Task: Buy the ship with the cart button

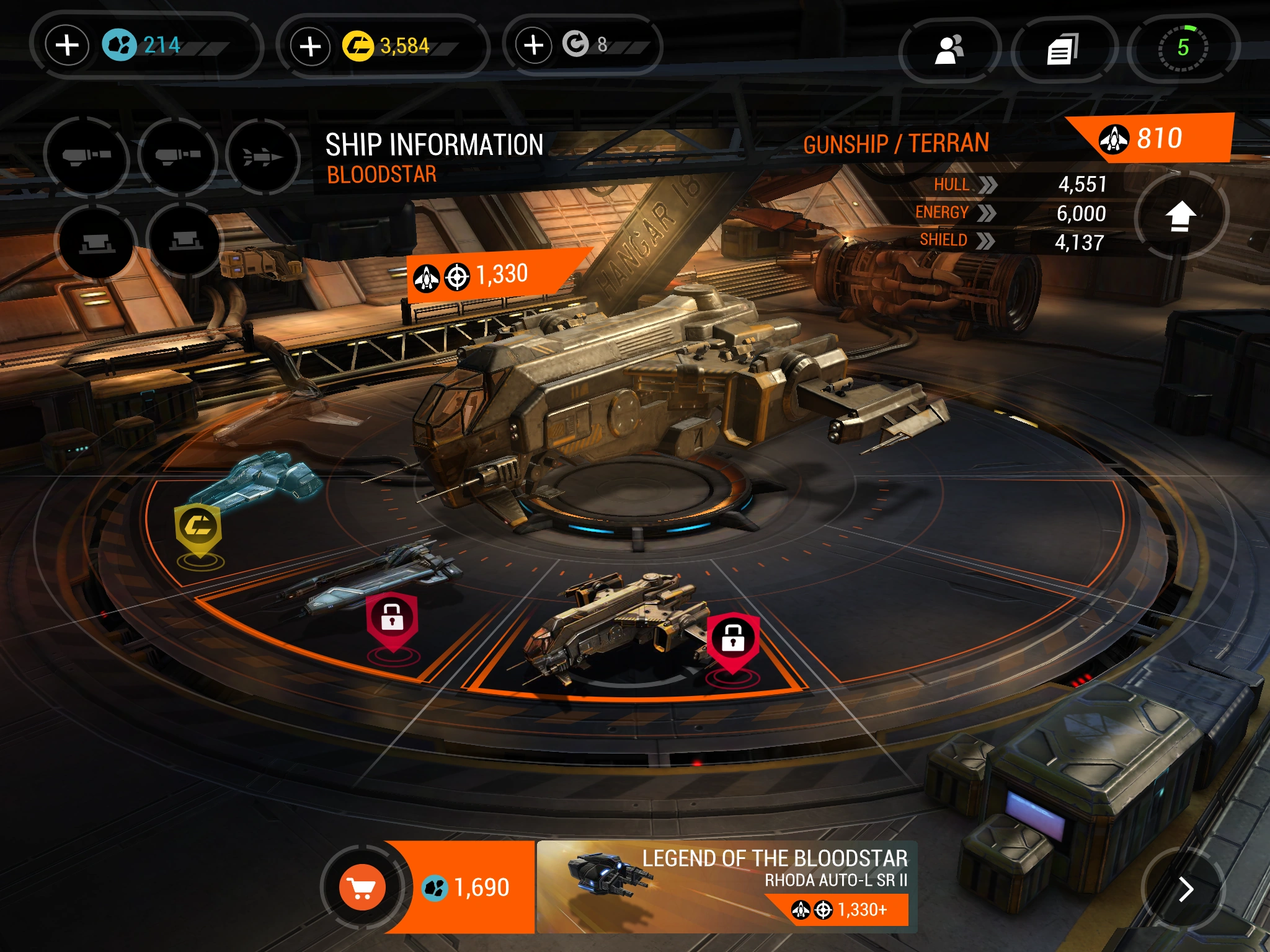Action: click(x=362, y=888)
